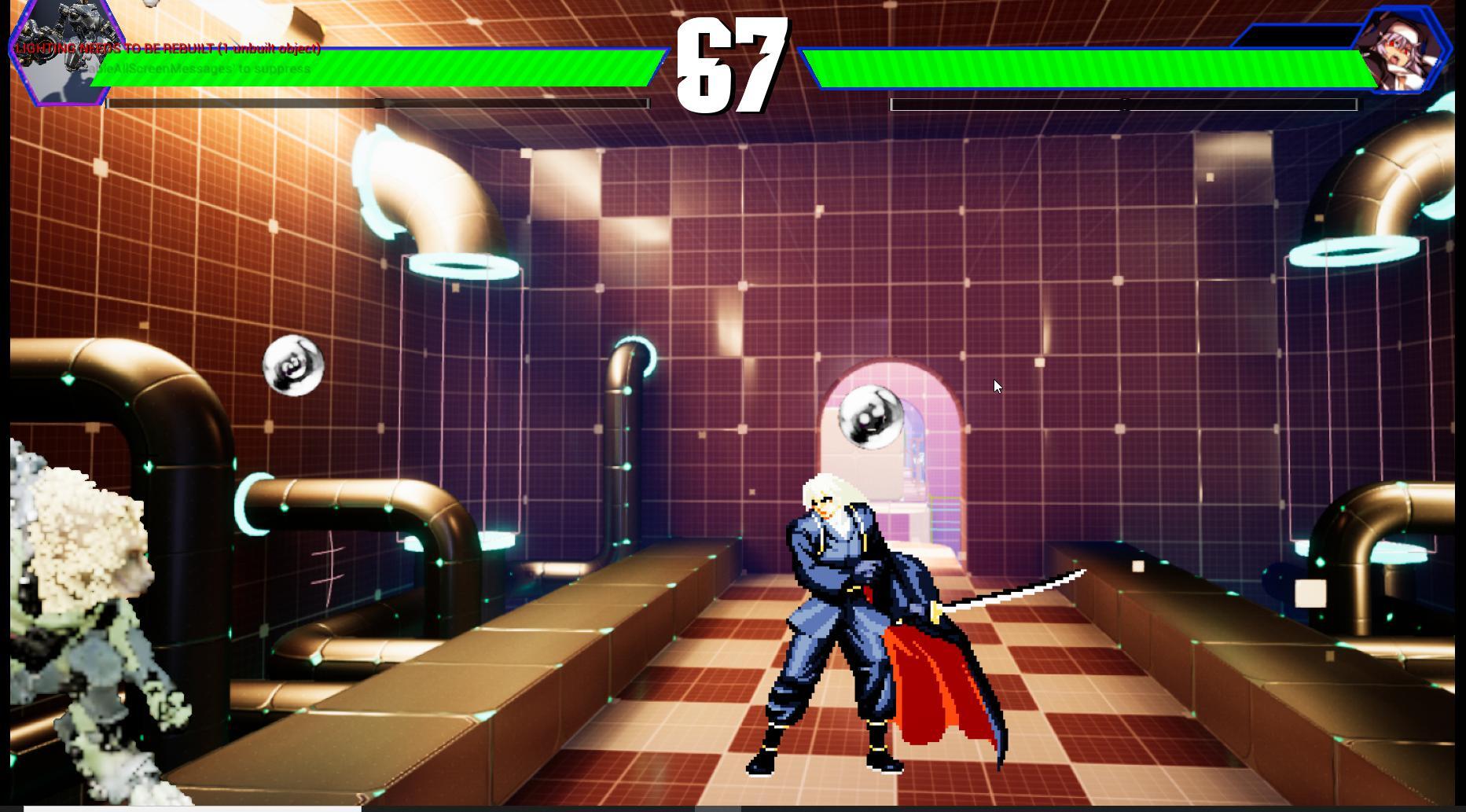Click player two's empty super meter gauge
The height and width of the screenshot is (812, 1466).
tap(1124, 103)
